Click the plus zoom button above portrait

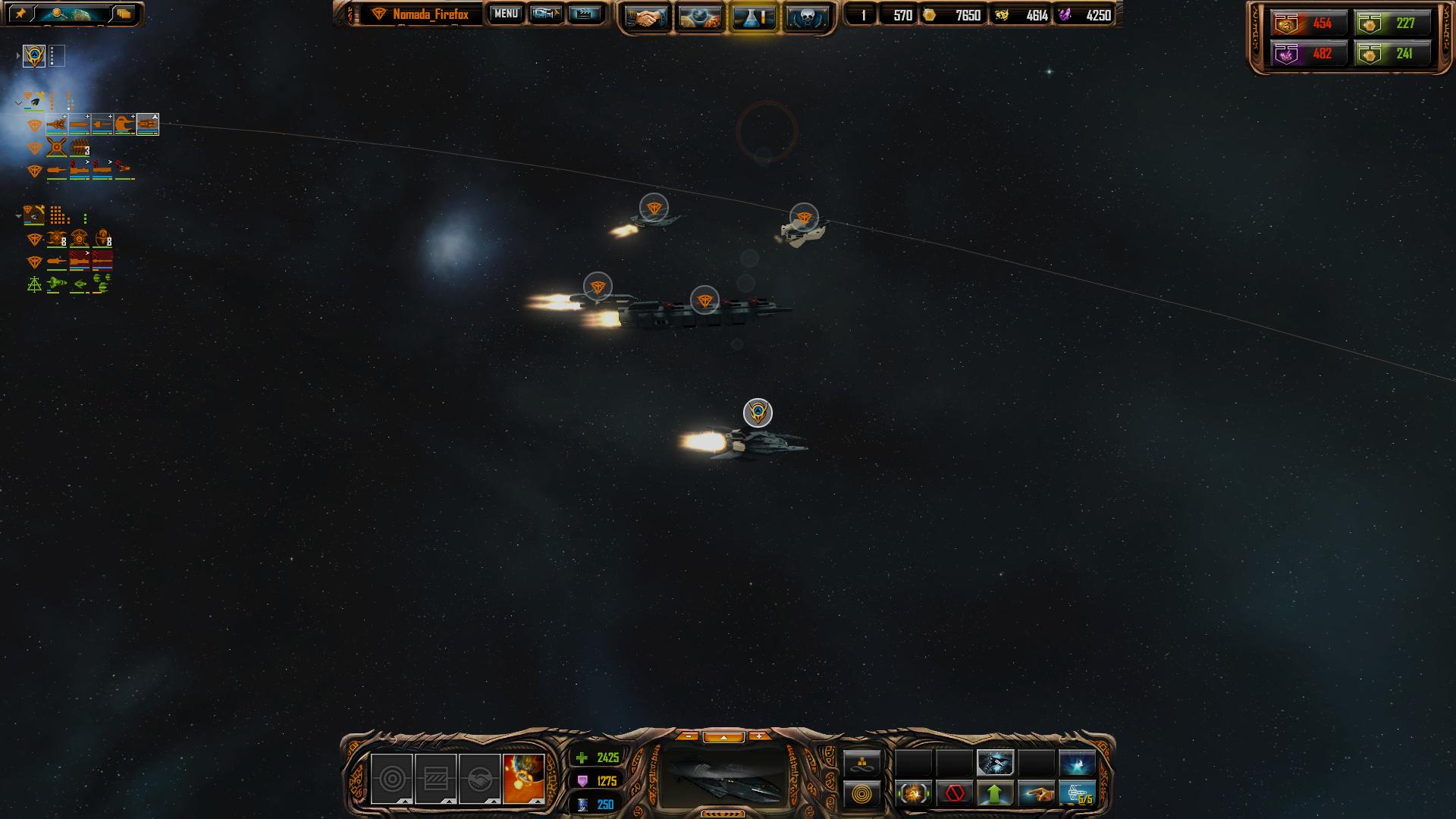[x=758, y=736]
